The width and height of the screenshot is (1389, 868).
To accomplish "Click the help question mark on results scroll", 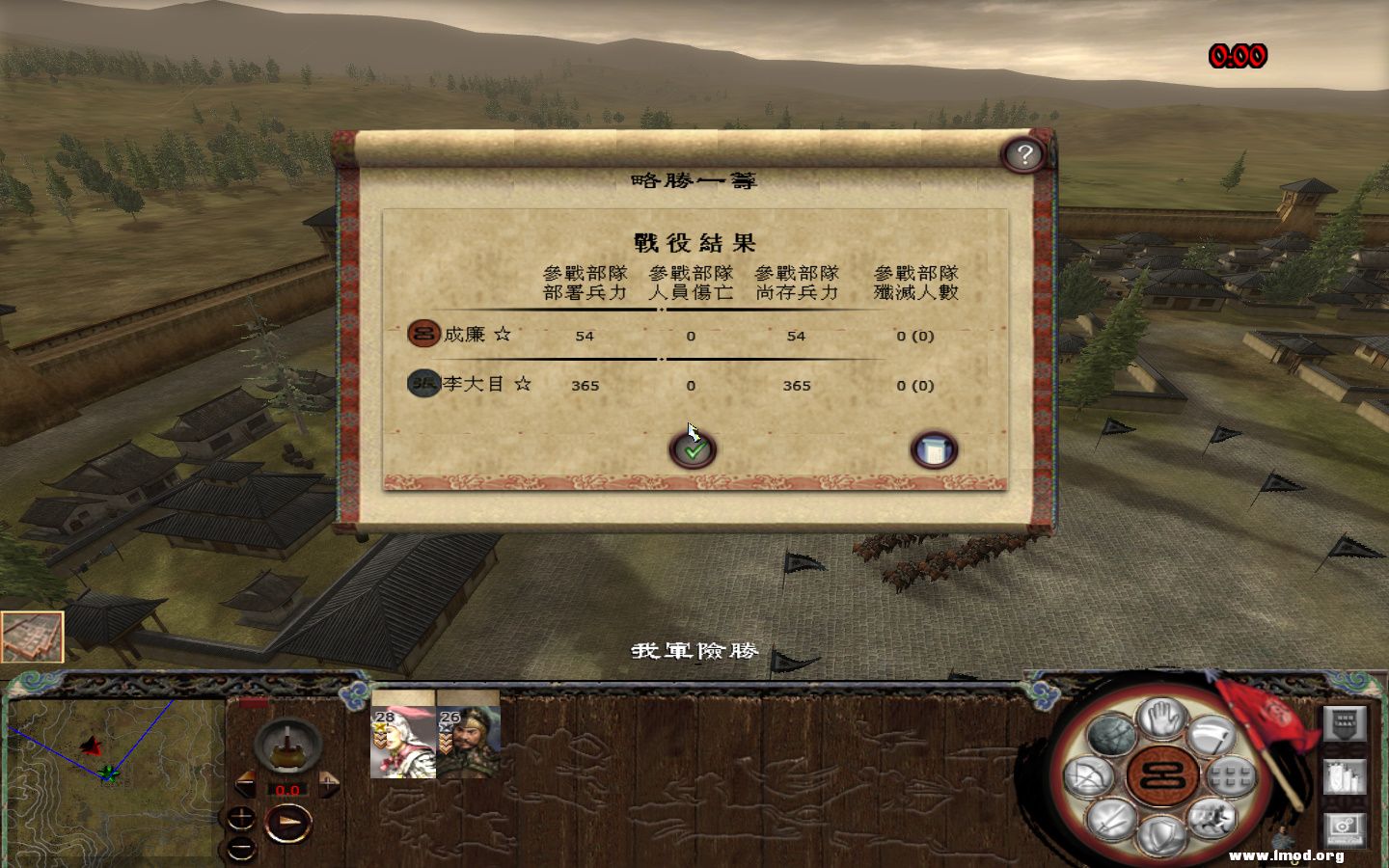I will (1024, 154).
